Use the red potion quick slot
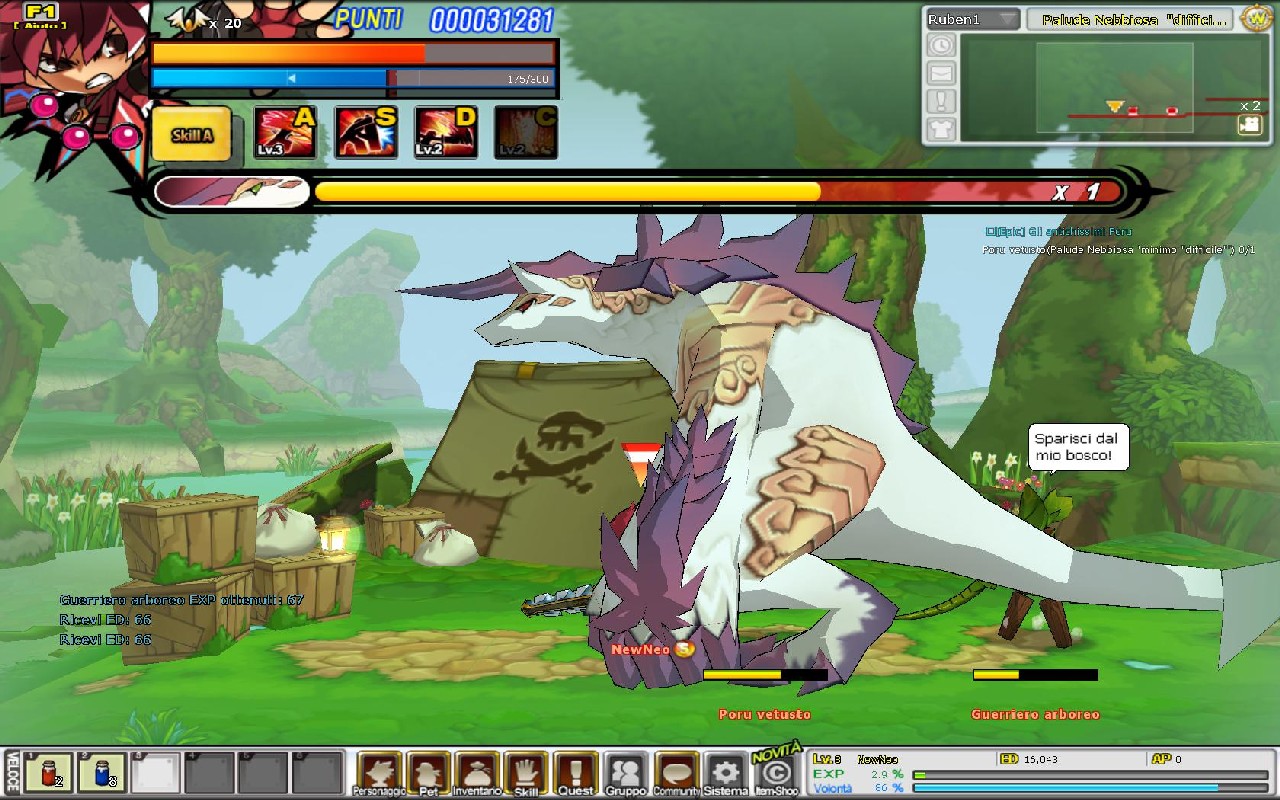Viewport: 1280px width, 800px height. pos(47,773)
